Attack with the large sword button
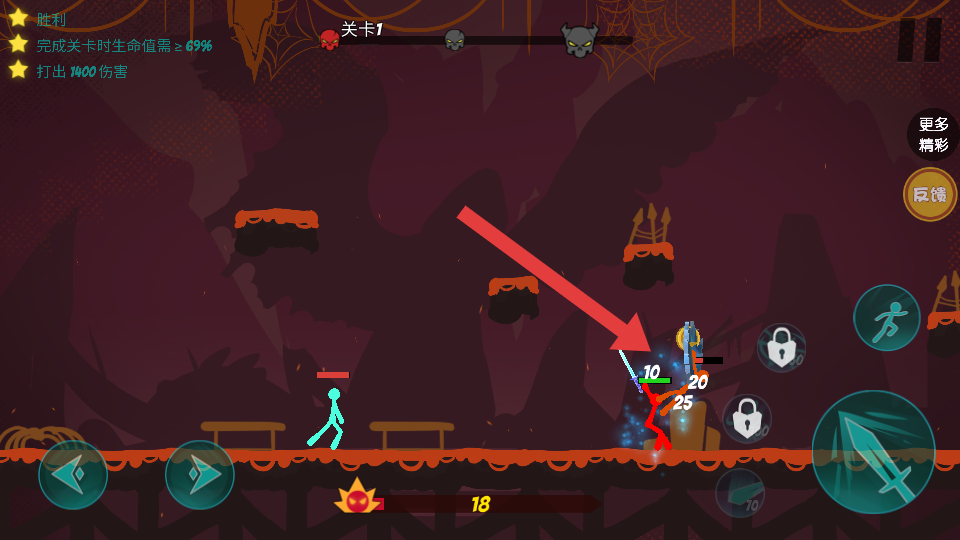The image size is (960, 540). click(x=873, y=452)
